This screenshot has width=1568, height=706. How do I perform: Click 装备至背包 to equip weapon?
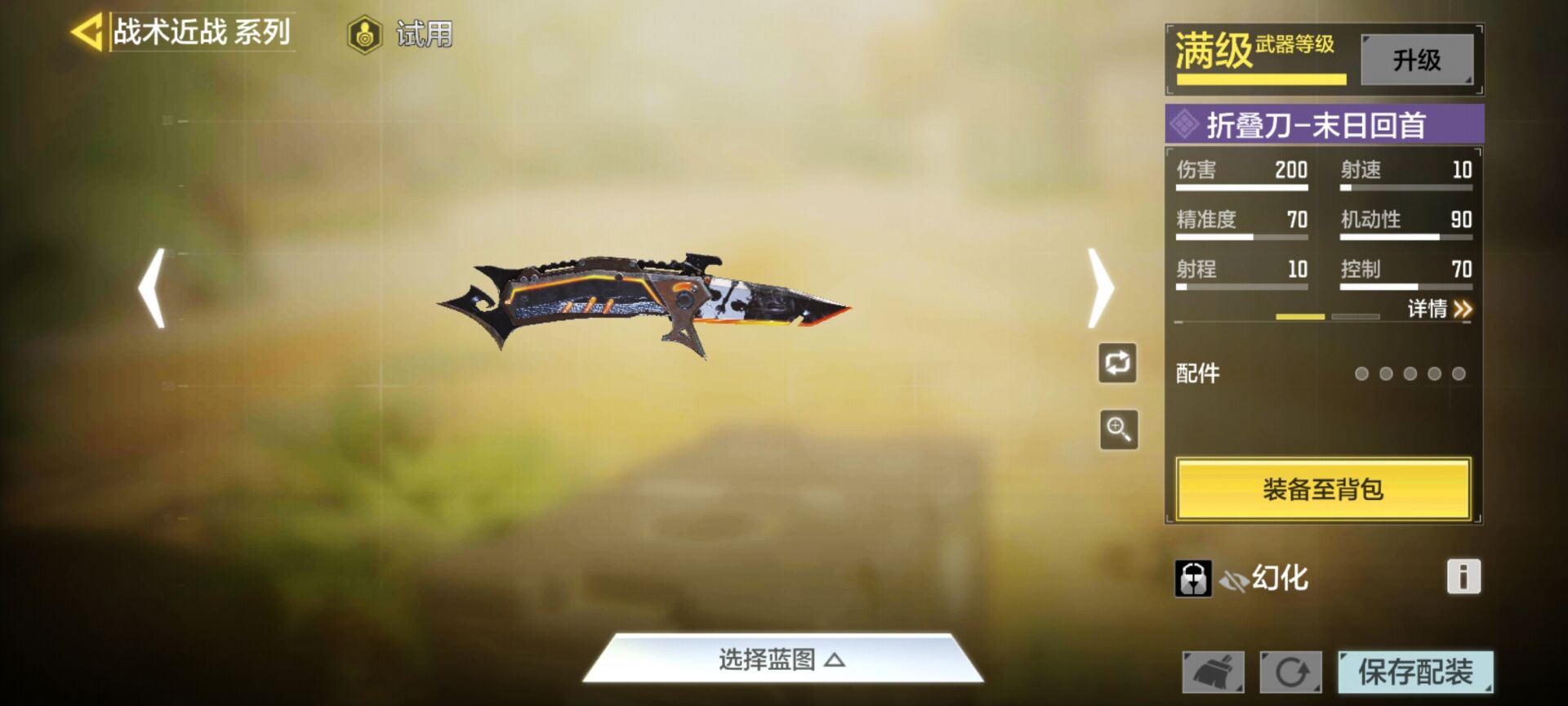coord(1323,488)
